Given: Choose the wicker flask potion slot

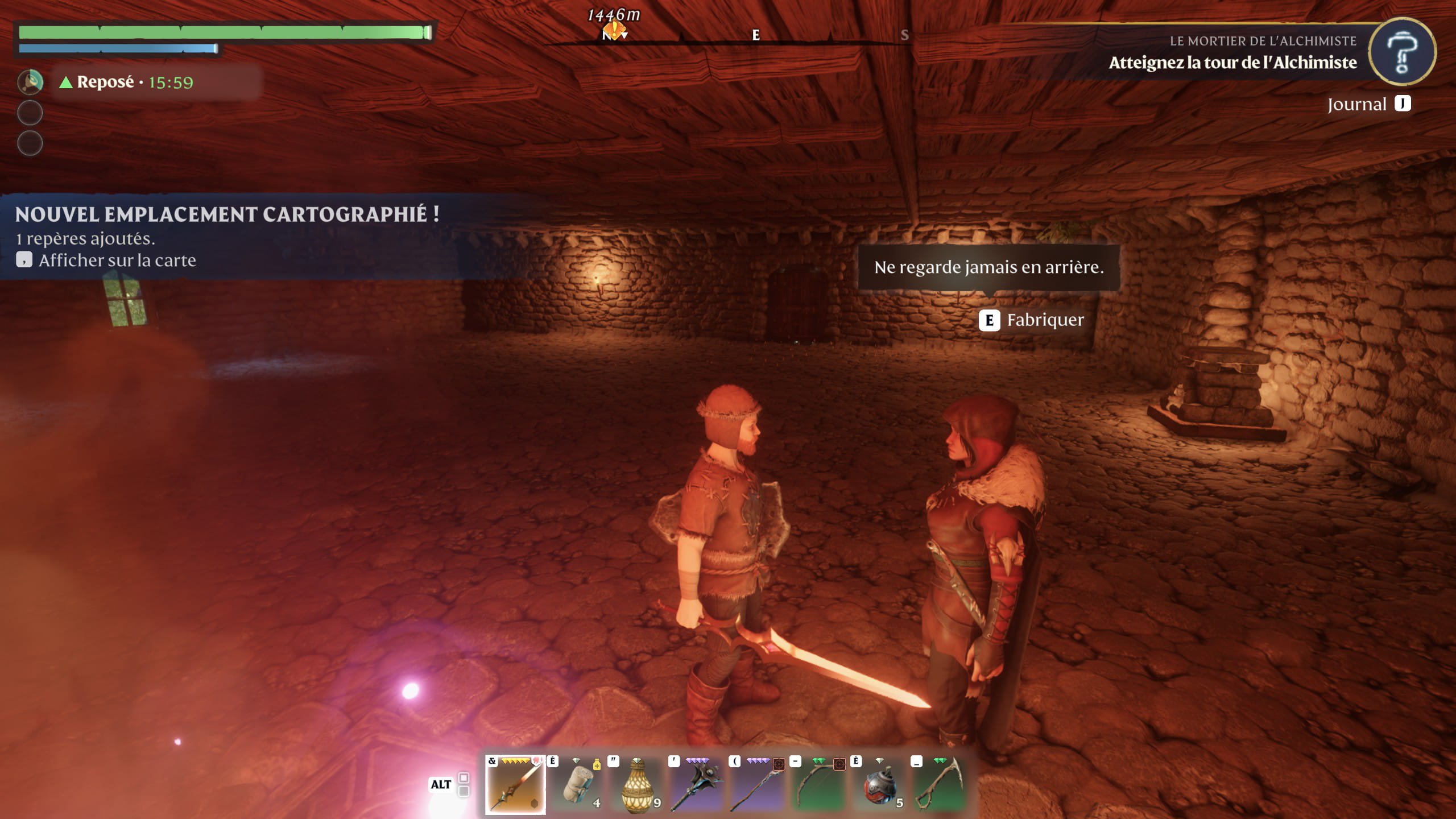Looking at the screenshot, I should (x=638, y=785).
